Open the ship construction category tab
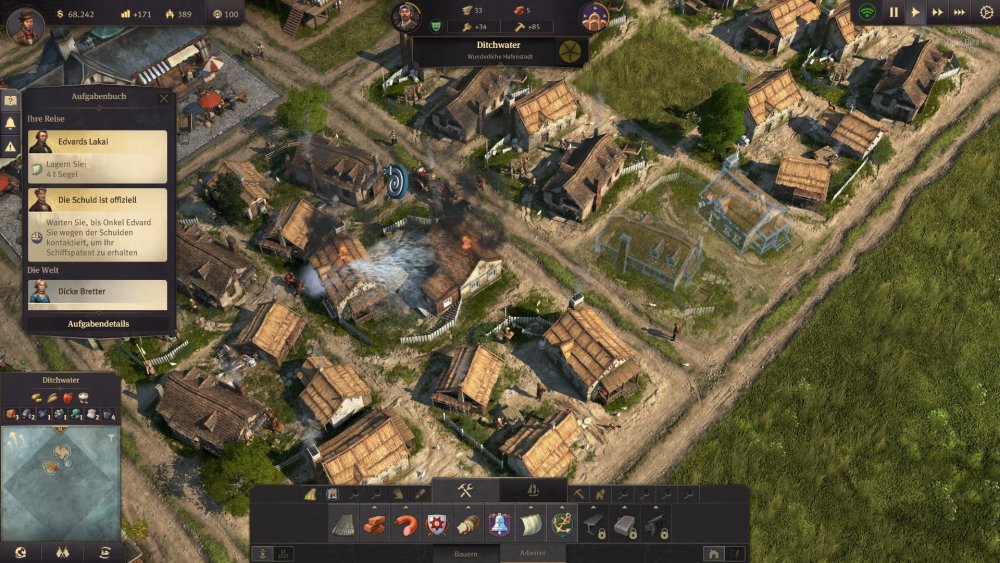The width and height of the screenshot is (1000, 563). [x=533, y=490]
